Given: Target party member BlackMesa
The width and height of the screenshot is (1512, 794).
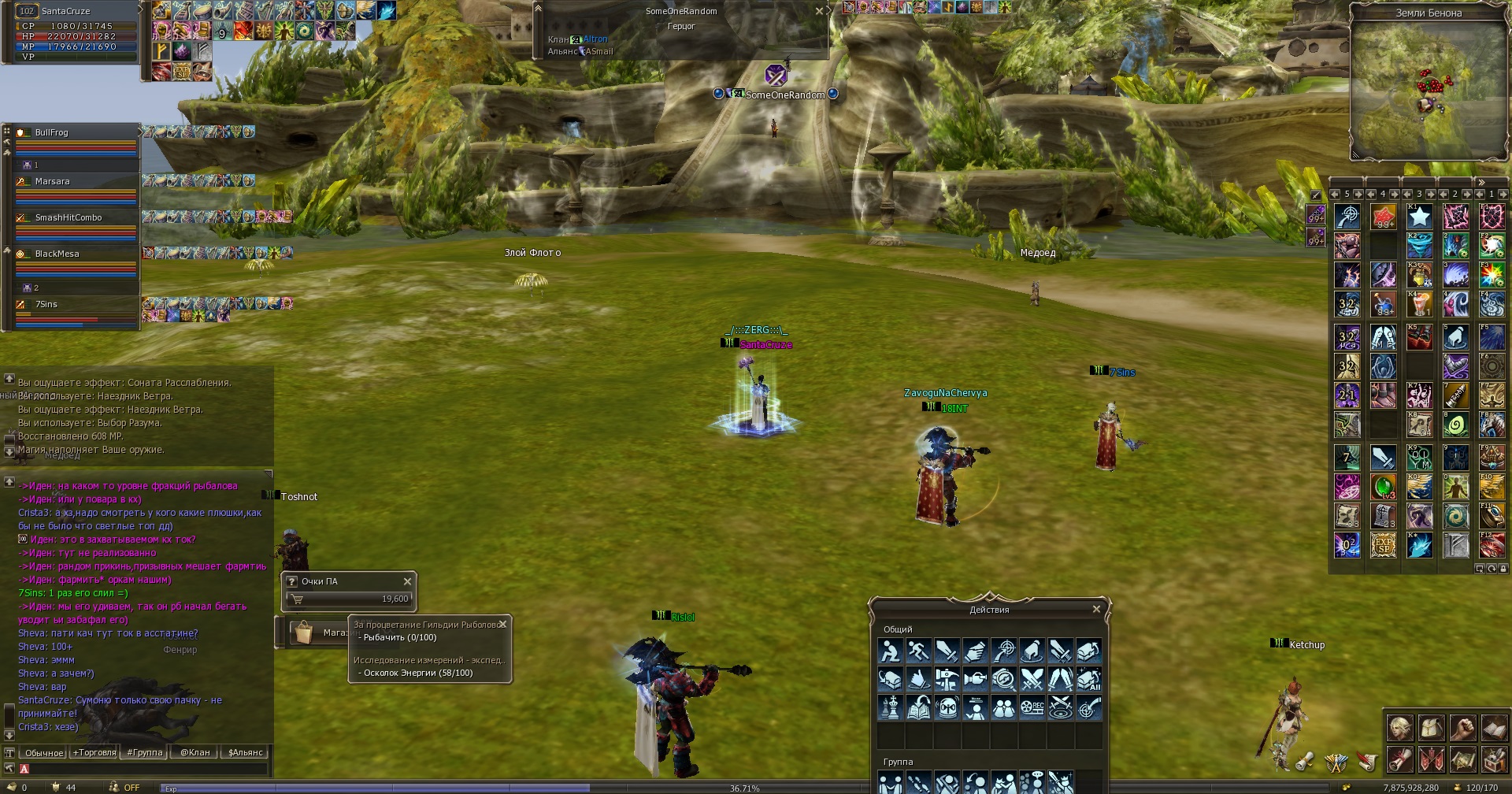Looking at the screenshot, I should pyautogui.click(x=57, y=254).
